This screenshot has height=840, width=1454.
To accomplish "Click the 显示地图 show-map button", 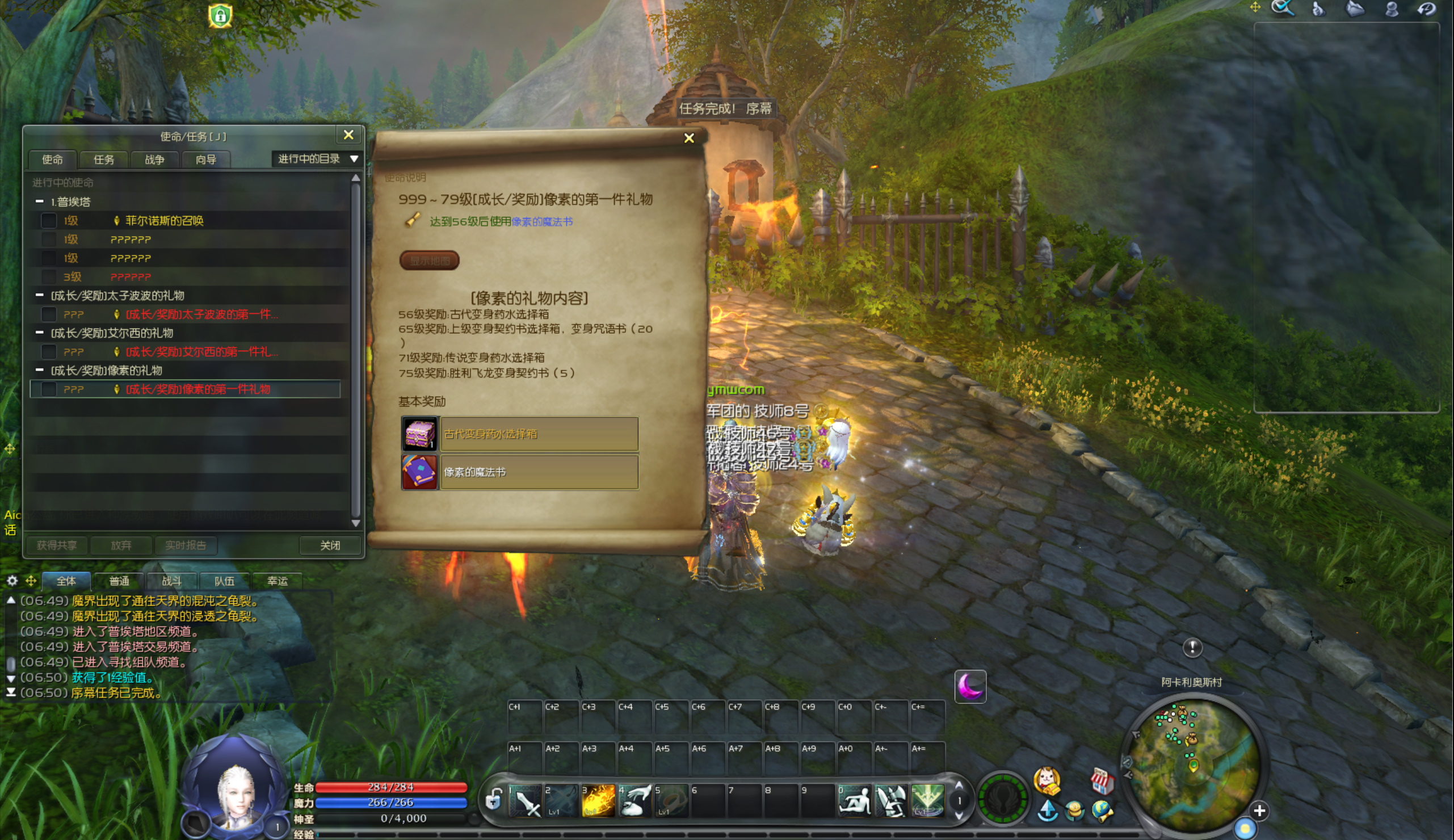I will pos(429,261).
